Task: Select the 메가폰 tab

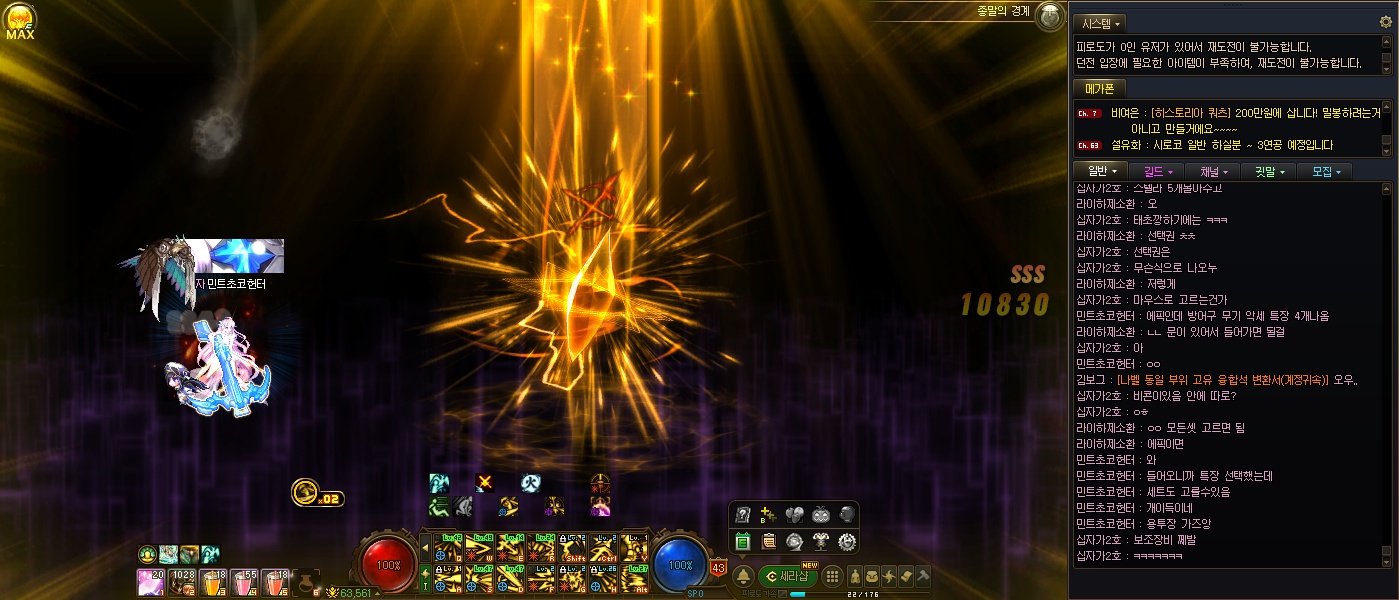Action: [1099, 89]
